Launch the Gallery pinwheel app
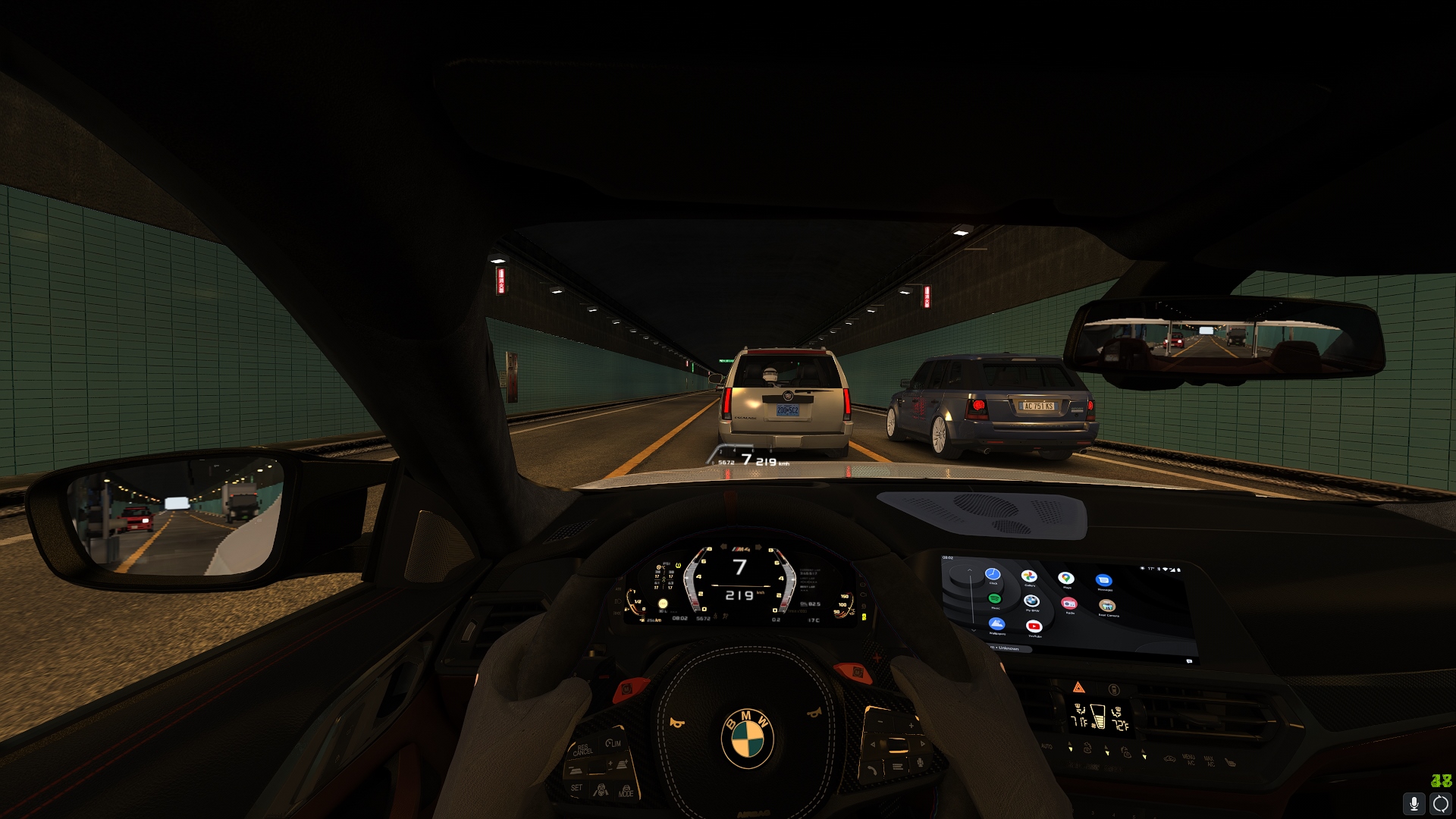Image resolution: width=1456 pixels, height=819 pixels. tap(1029, 577)
